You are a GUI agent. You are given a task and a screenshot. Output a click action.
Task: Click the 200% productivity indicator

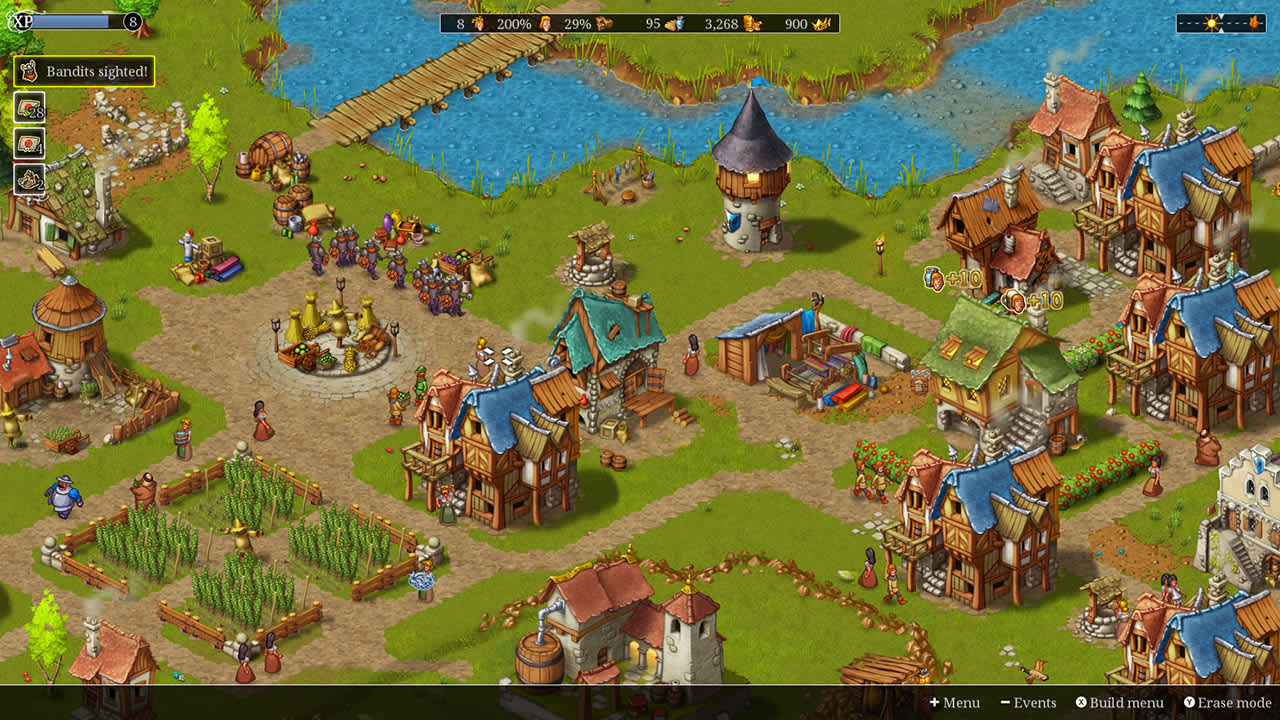(514, 25)
